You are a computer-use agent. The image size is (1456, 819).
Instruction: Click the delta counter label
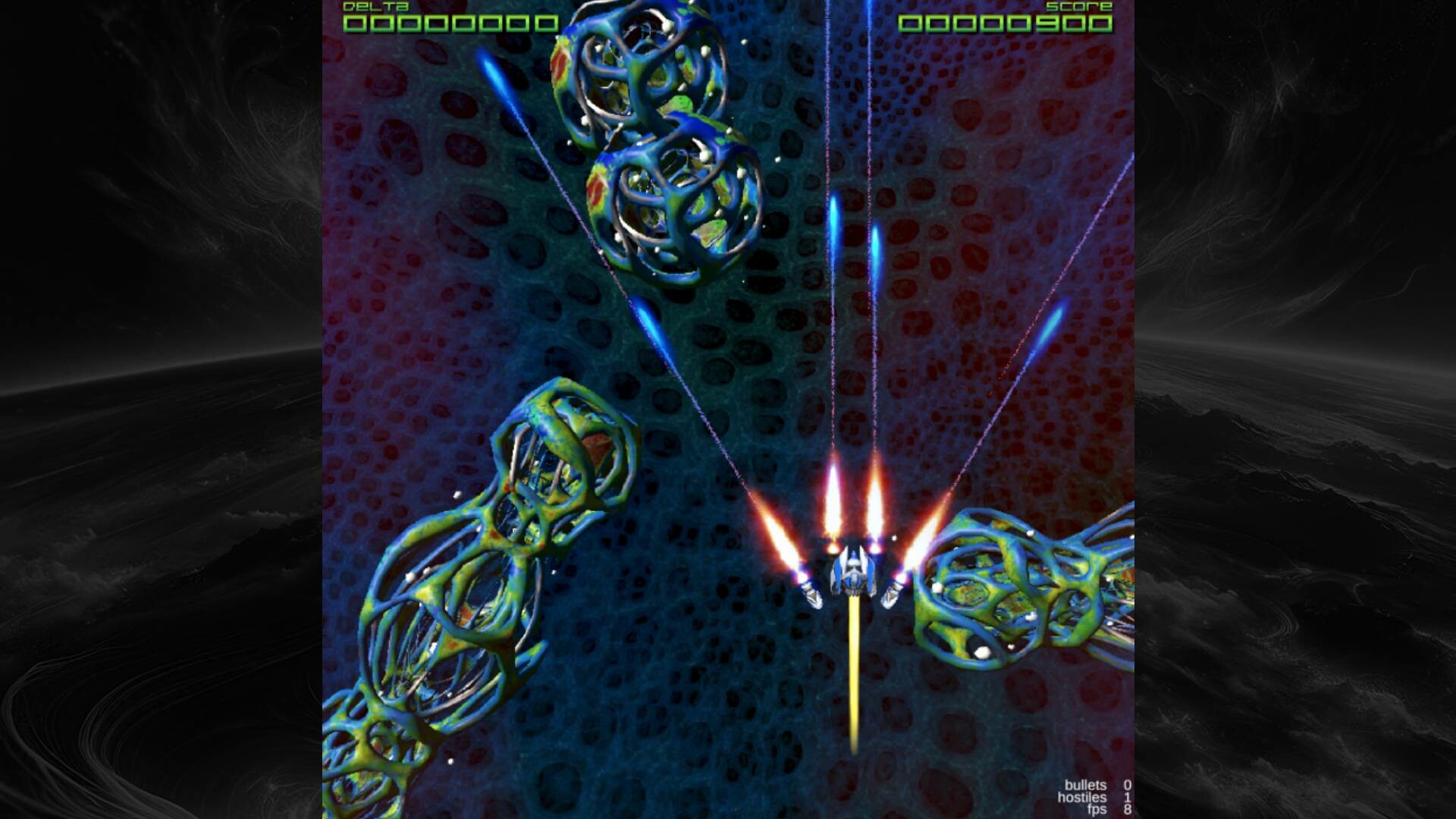tap(375, 8)
